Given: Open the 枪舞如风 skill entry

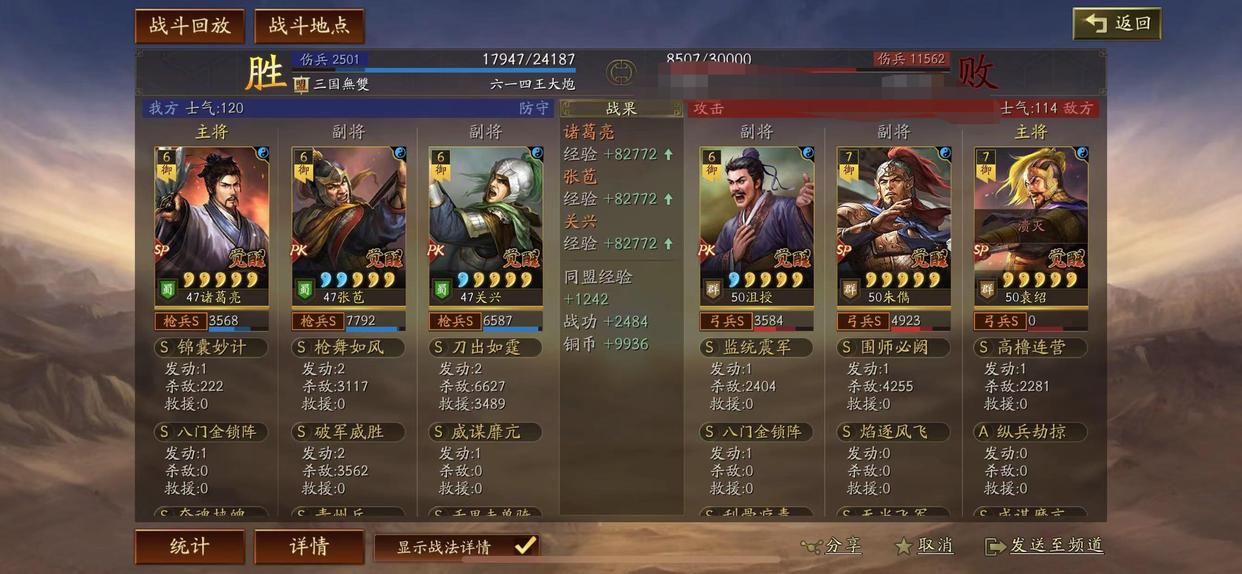Looking at the screenshot, I should 349,348.
